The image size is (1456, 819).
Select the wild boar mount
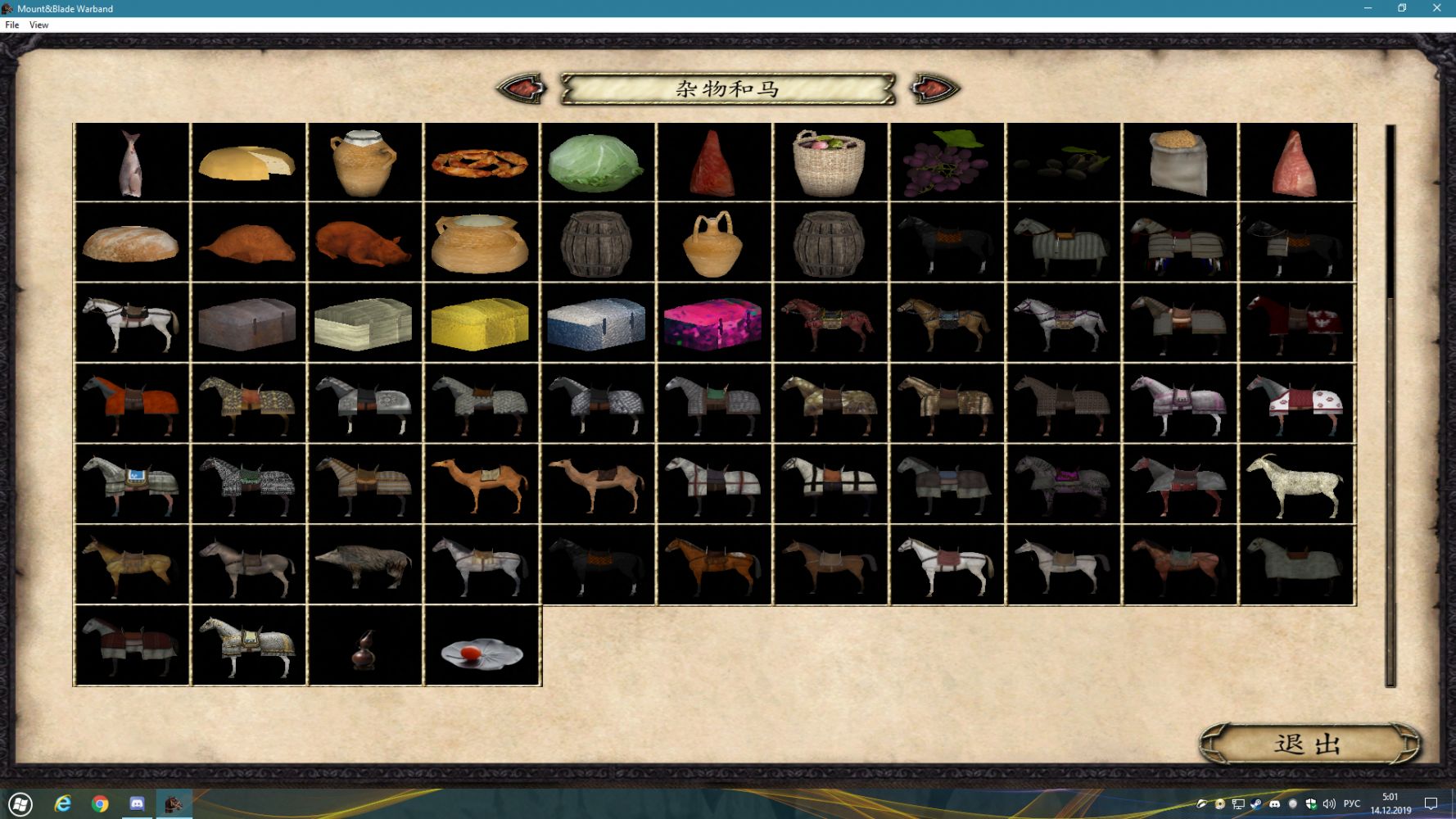(x=364, y=563)
